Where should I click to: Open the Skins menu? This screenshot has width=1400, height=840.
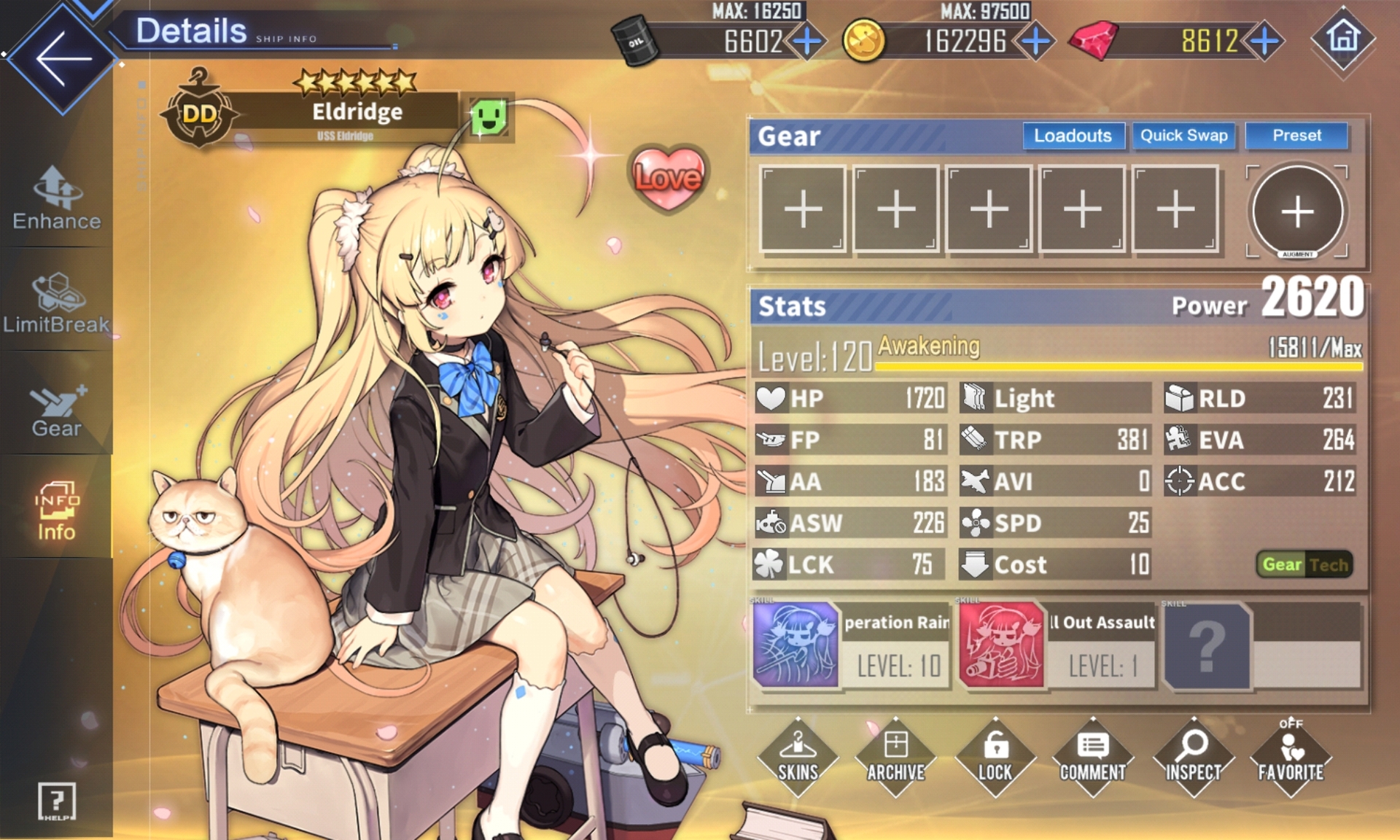pos(798,758)
